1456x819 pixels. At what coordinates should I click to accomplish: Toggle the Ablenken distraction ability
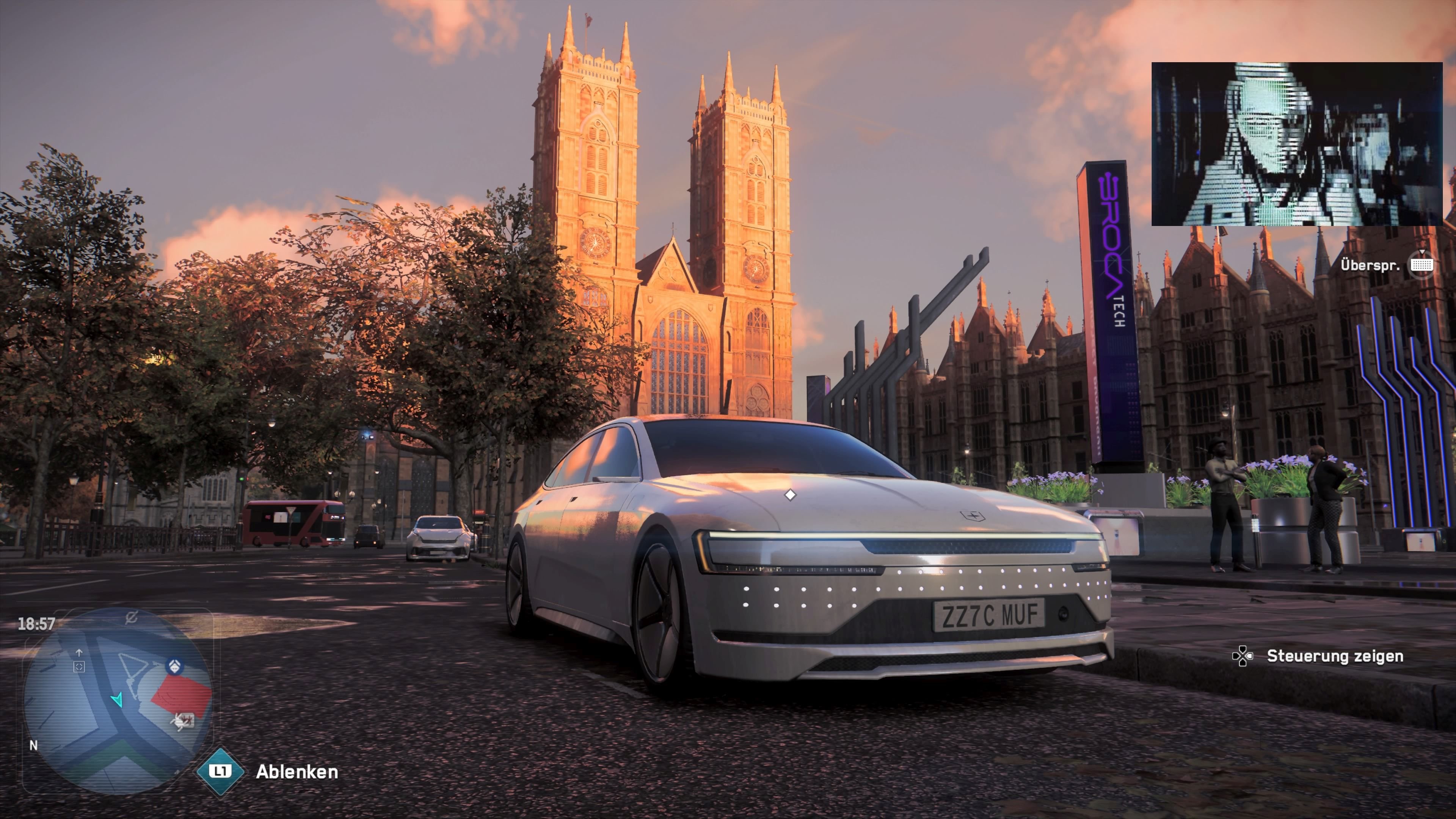[298, 773]
